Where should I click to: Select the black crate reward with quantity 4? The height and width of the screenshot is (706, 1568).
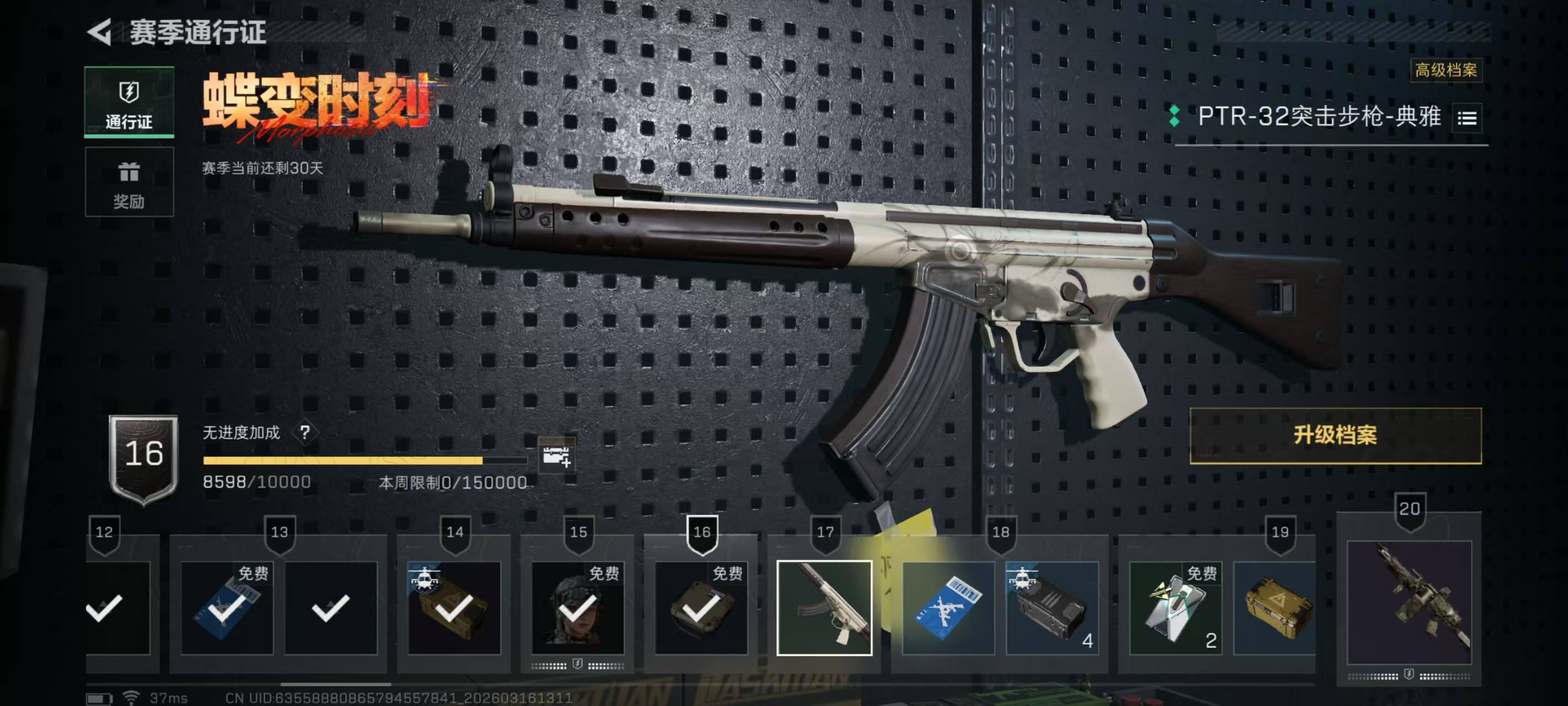tap(1052, 607)
